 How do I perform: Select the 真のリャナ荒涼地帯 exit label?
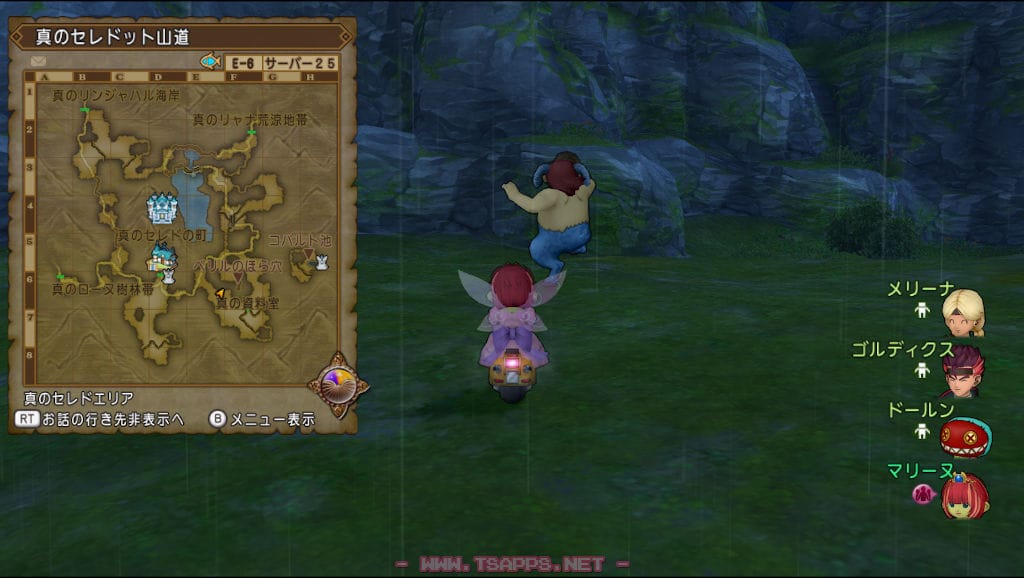tap(249, 119)
